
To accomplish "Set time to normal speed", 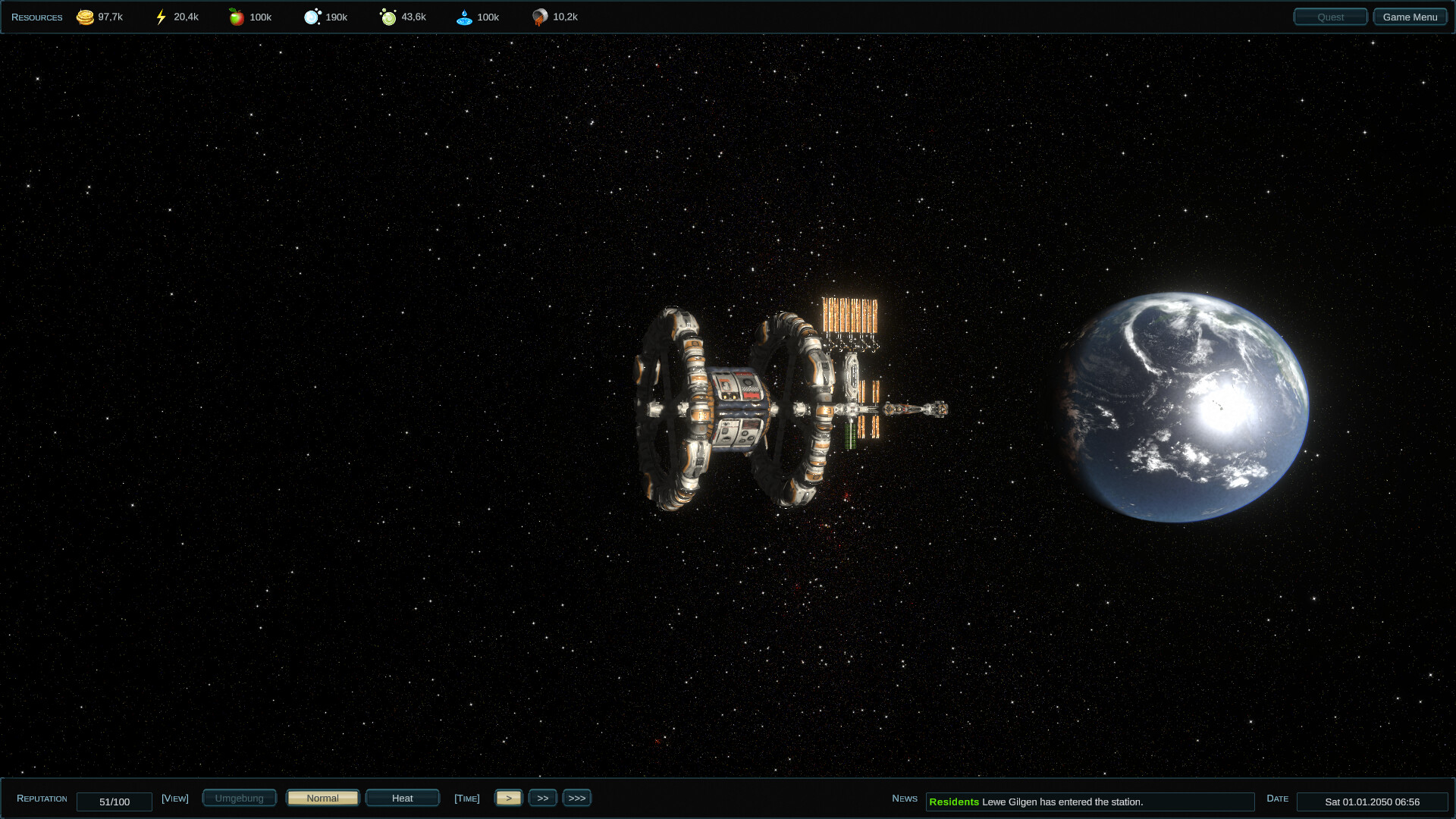I will tap(509, 798).
